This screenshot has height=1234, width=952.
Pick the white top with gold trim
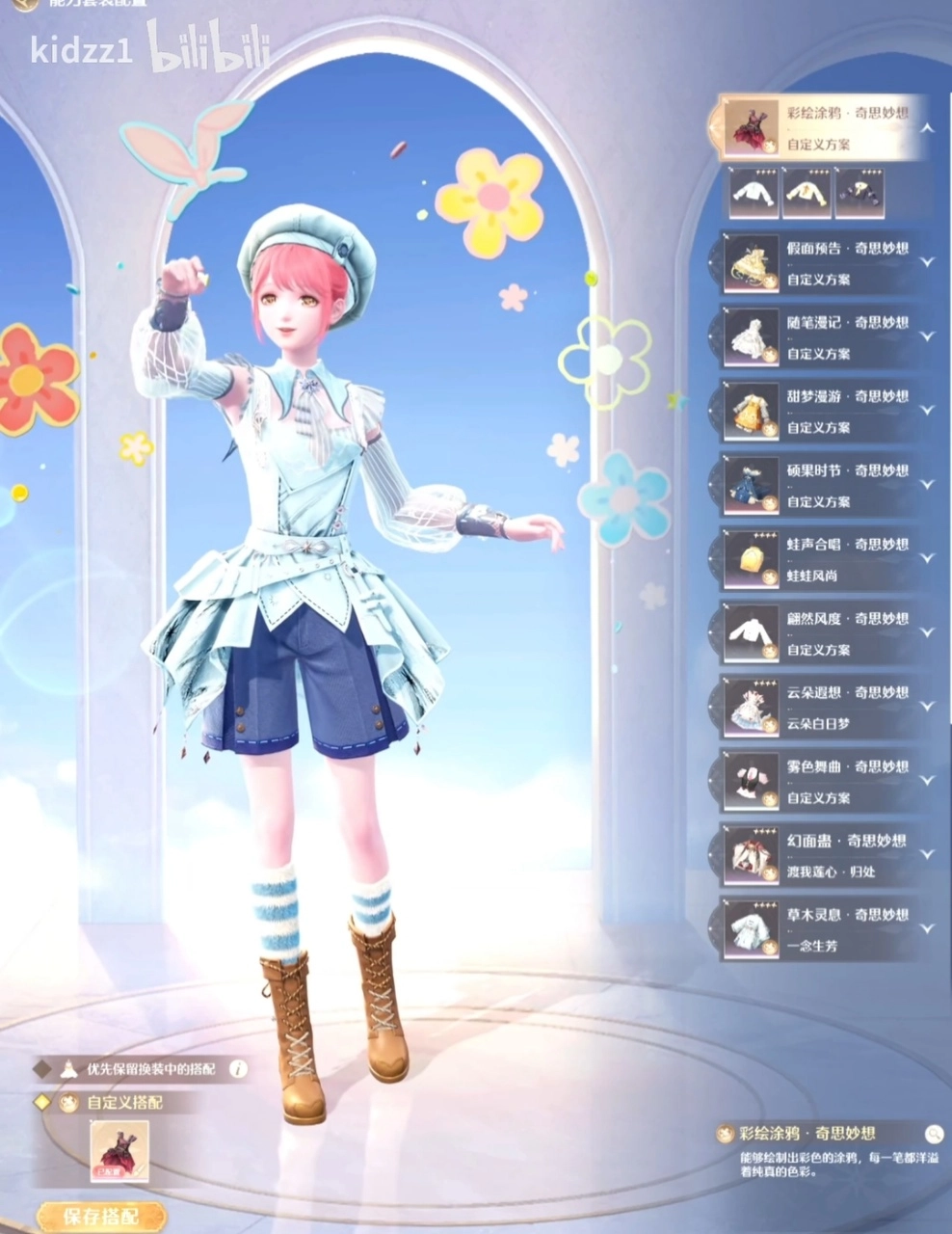coord(807,193)
